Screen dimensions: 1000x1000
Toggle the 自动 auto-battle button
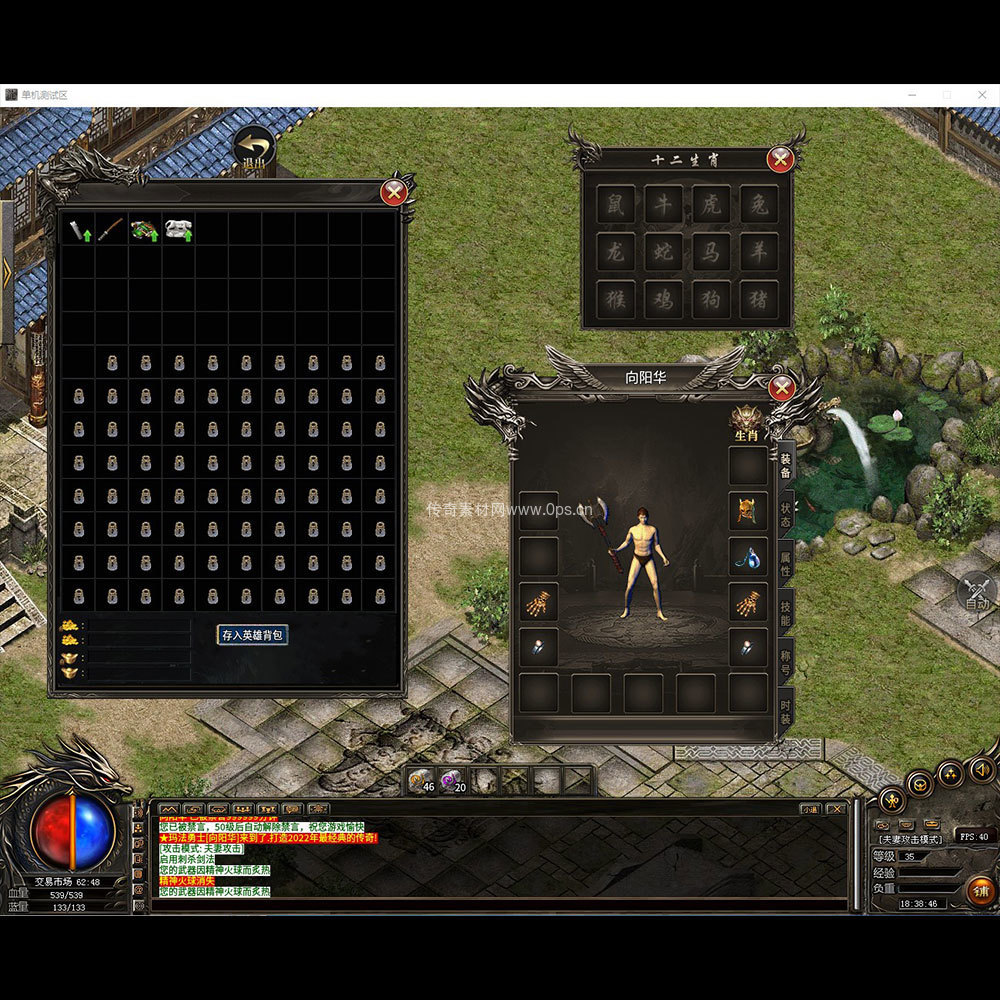click(x=976, y=592)
